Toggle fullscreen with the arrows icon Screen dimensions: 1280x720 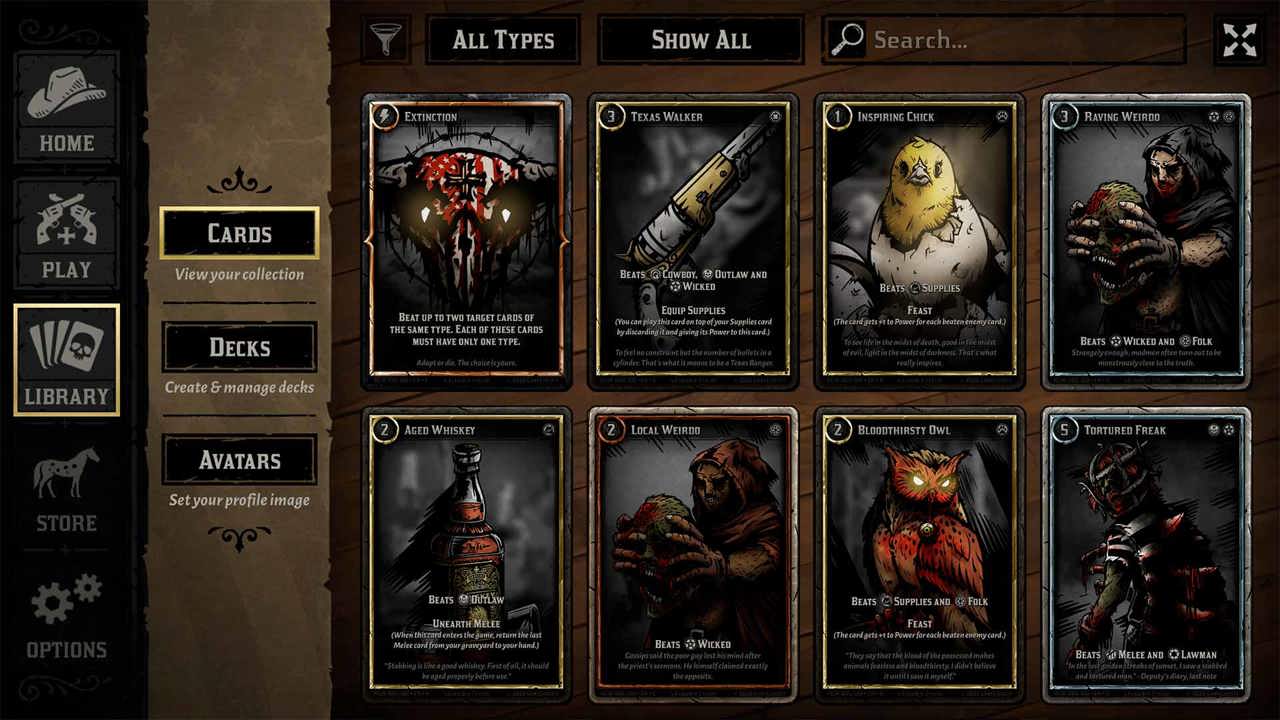coord(1240,40)
